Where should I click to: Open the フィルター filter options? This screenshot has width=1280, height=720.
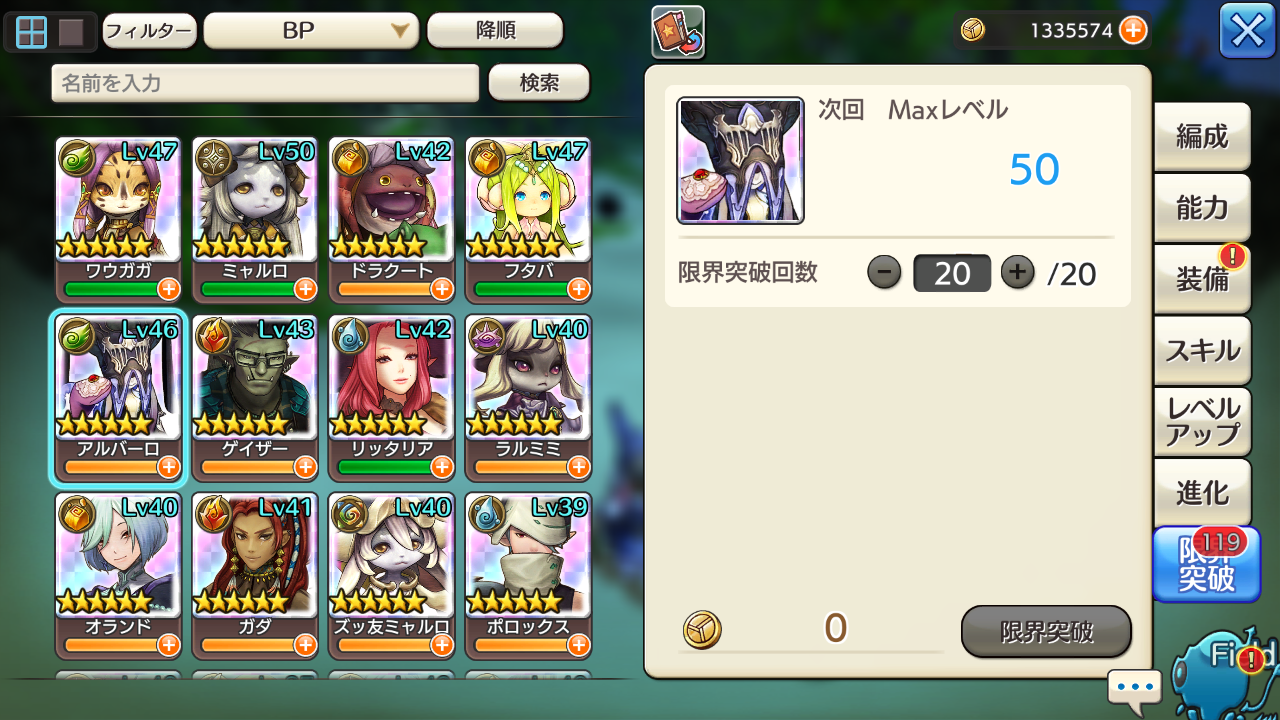[x=148, y=31]
